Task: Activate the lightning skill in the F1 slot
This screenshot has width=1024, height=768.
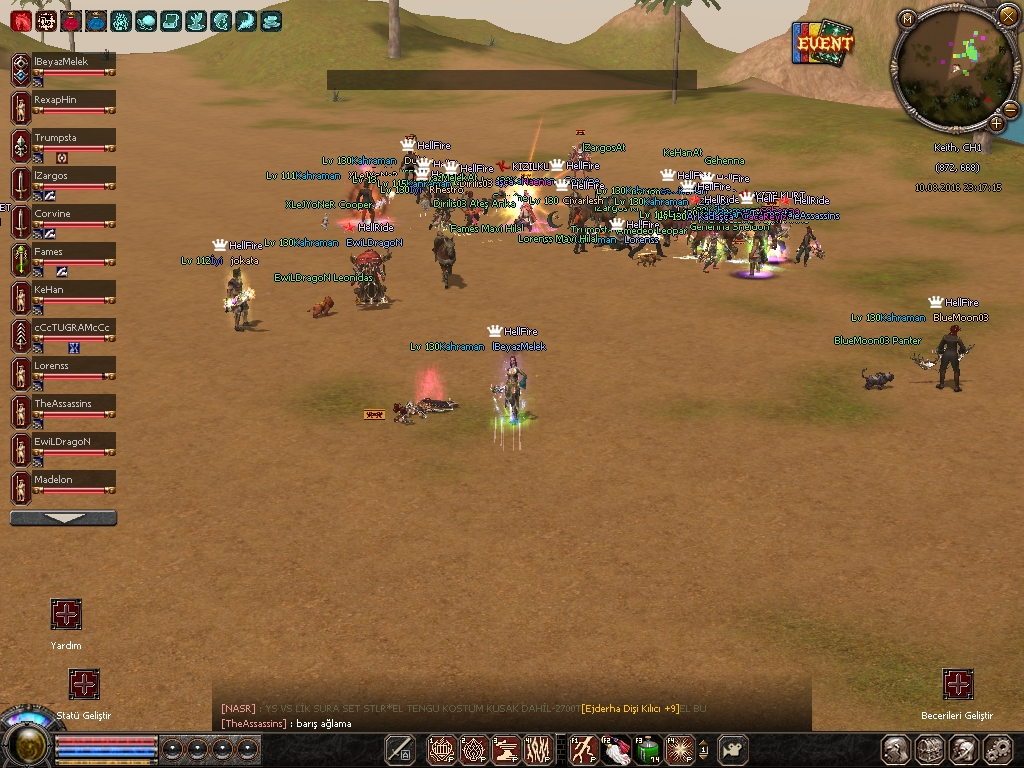Action: [x=583, y=749]
